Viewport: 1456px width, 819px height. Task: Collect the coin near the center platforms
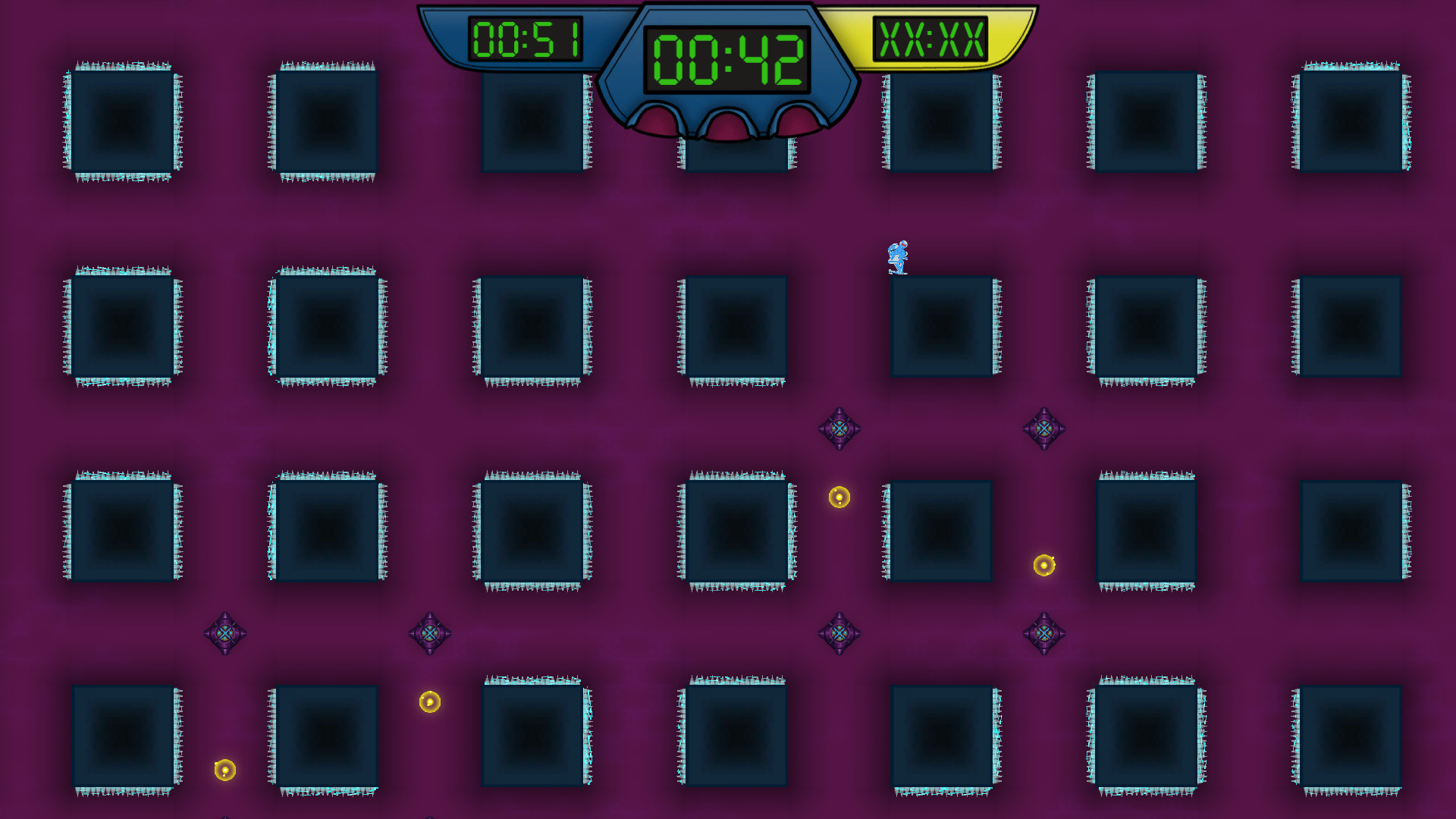tap(839, 497)
